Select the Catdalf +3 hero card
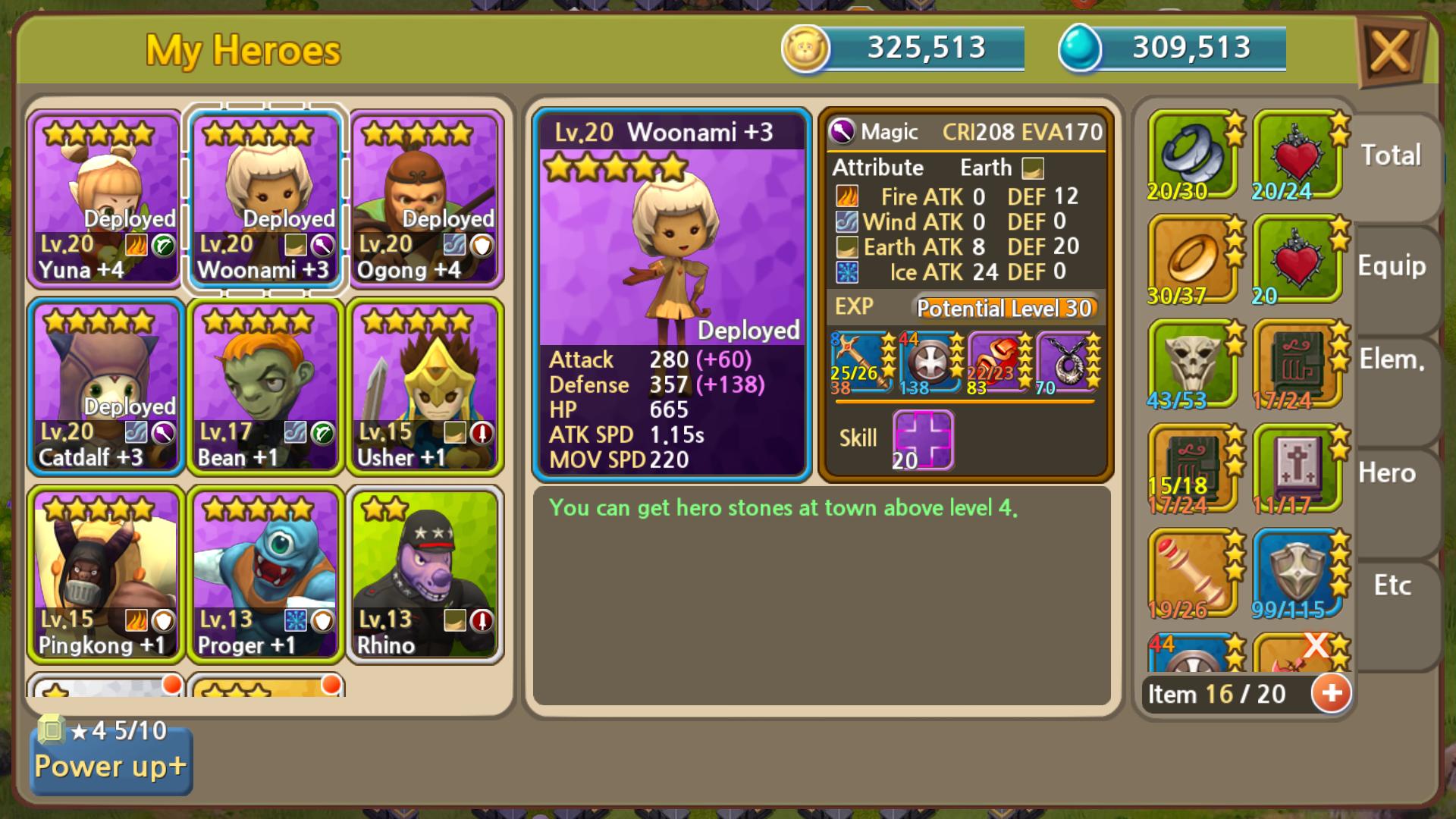1456x819 pixels. (105, 386)
